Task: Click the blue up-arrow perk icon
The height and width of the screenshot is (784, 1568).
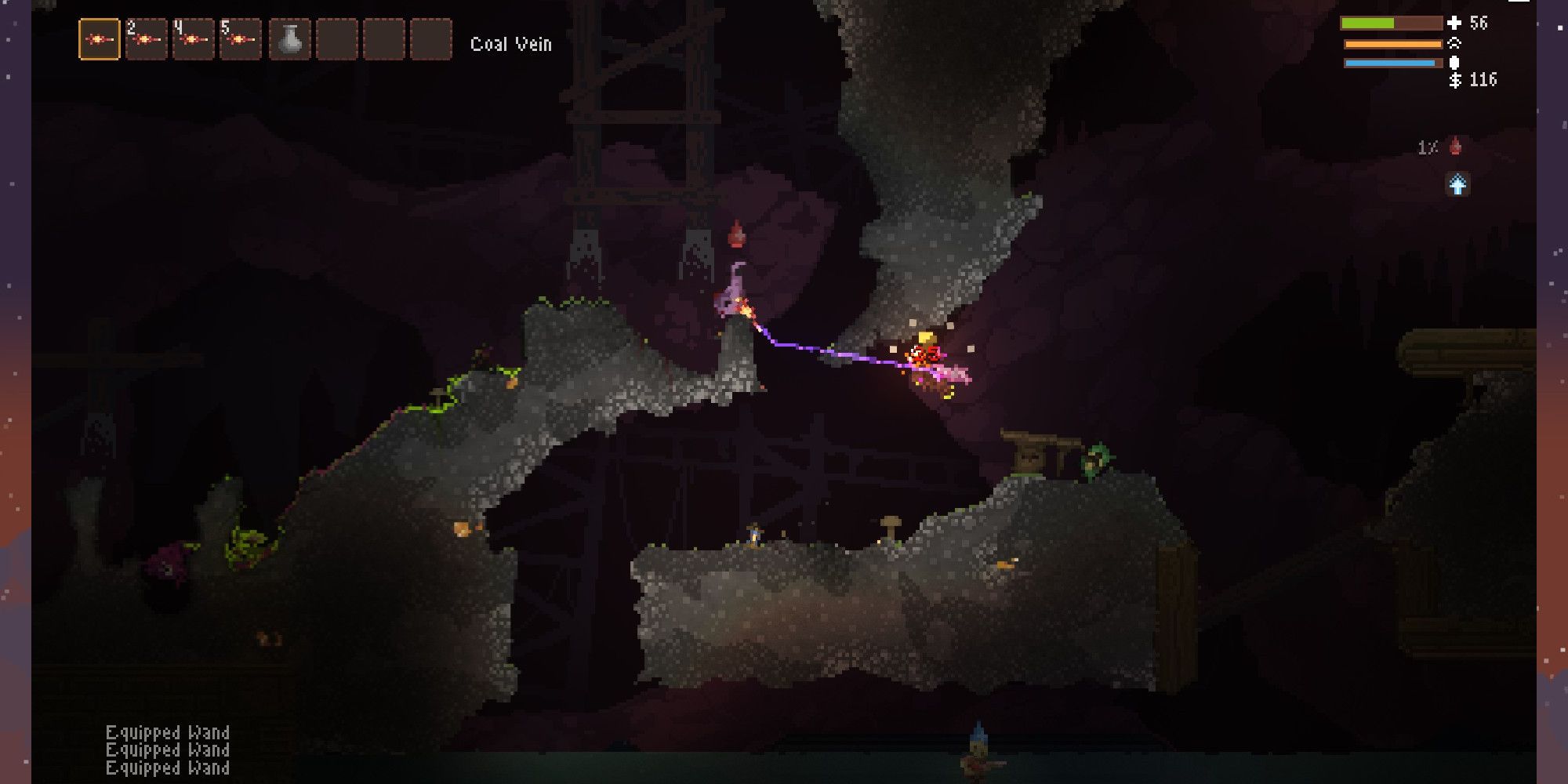Action: coord(1457,185)
